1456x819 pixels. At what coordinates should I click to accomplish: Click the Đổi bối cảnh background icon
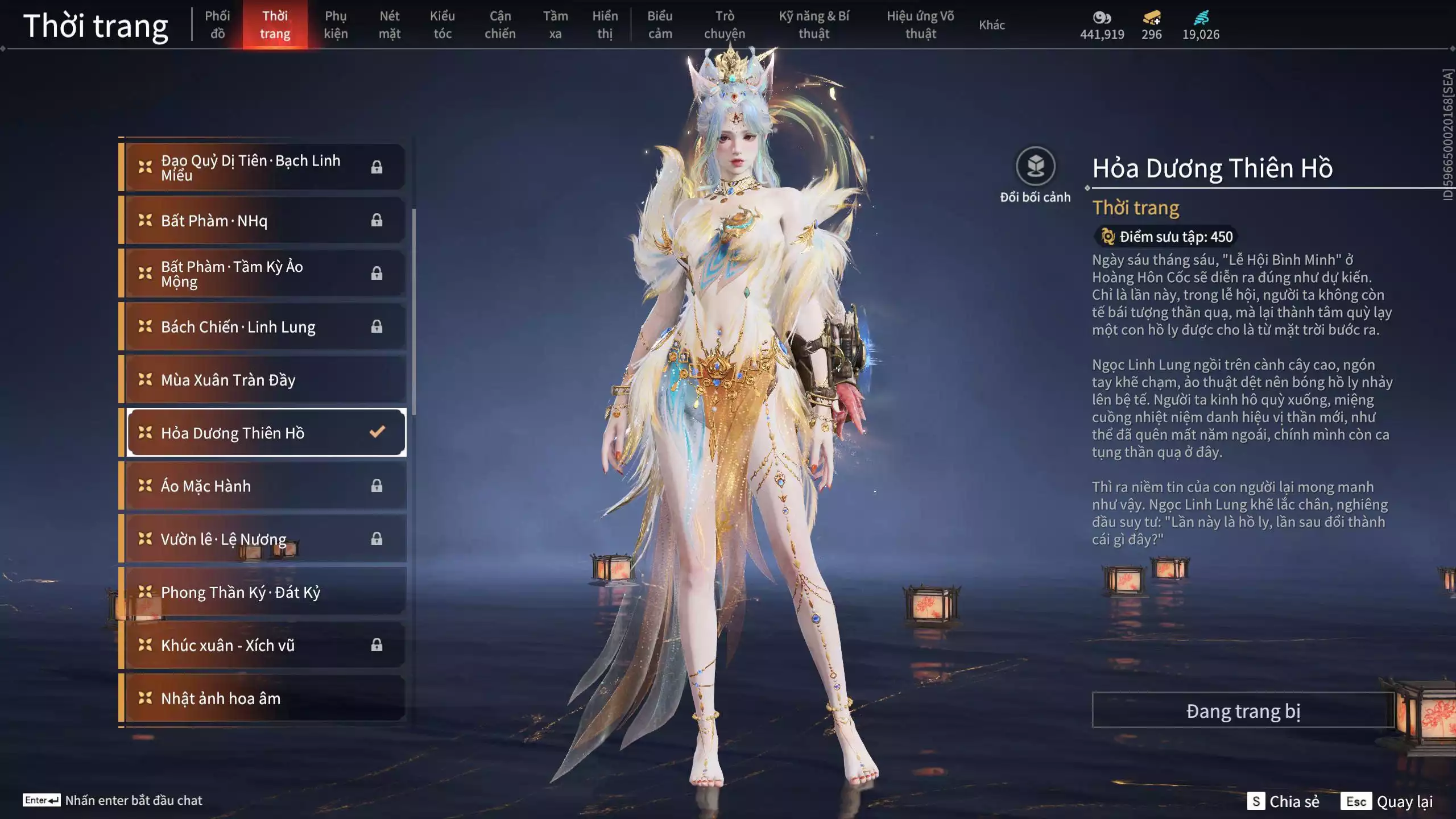coord(1035,167)
